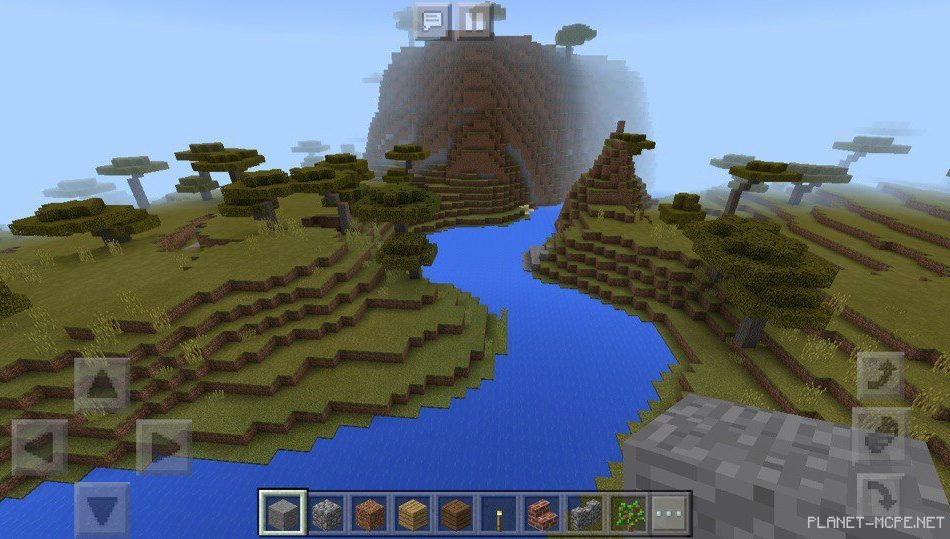Viewport: 950px width, 539px height.
Task: Select the cobblestone block slot
Action: pos(326,514)
